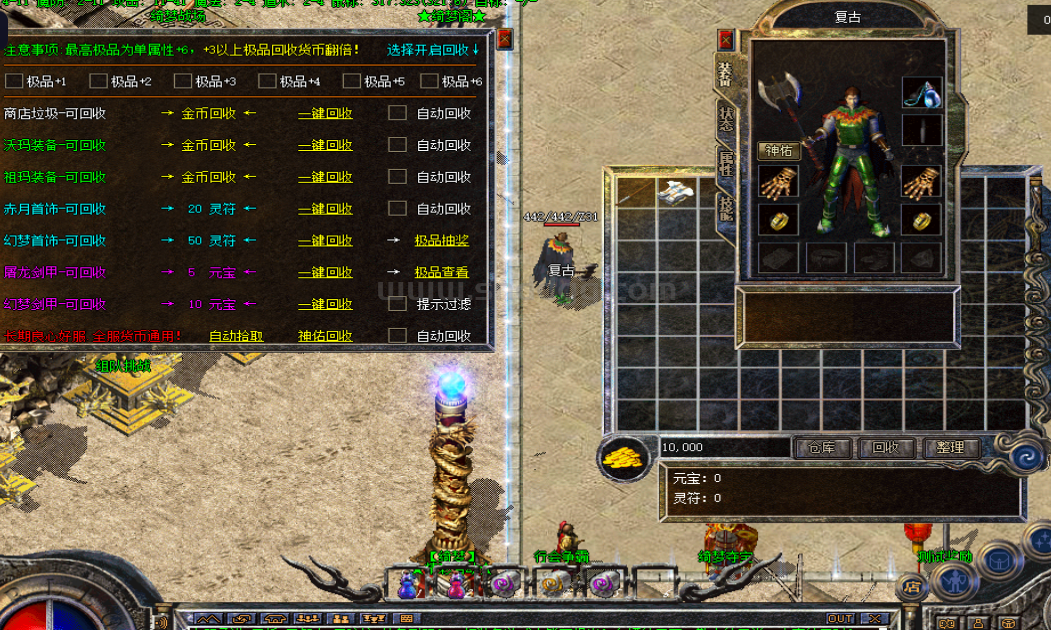
Task: Click 一键回收 for 商店垃圾
Action: tap(325, 114)
